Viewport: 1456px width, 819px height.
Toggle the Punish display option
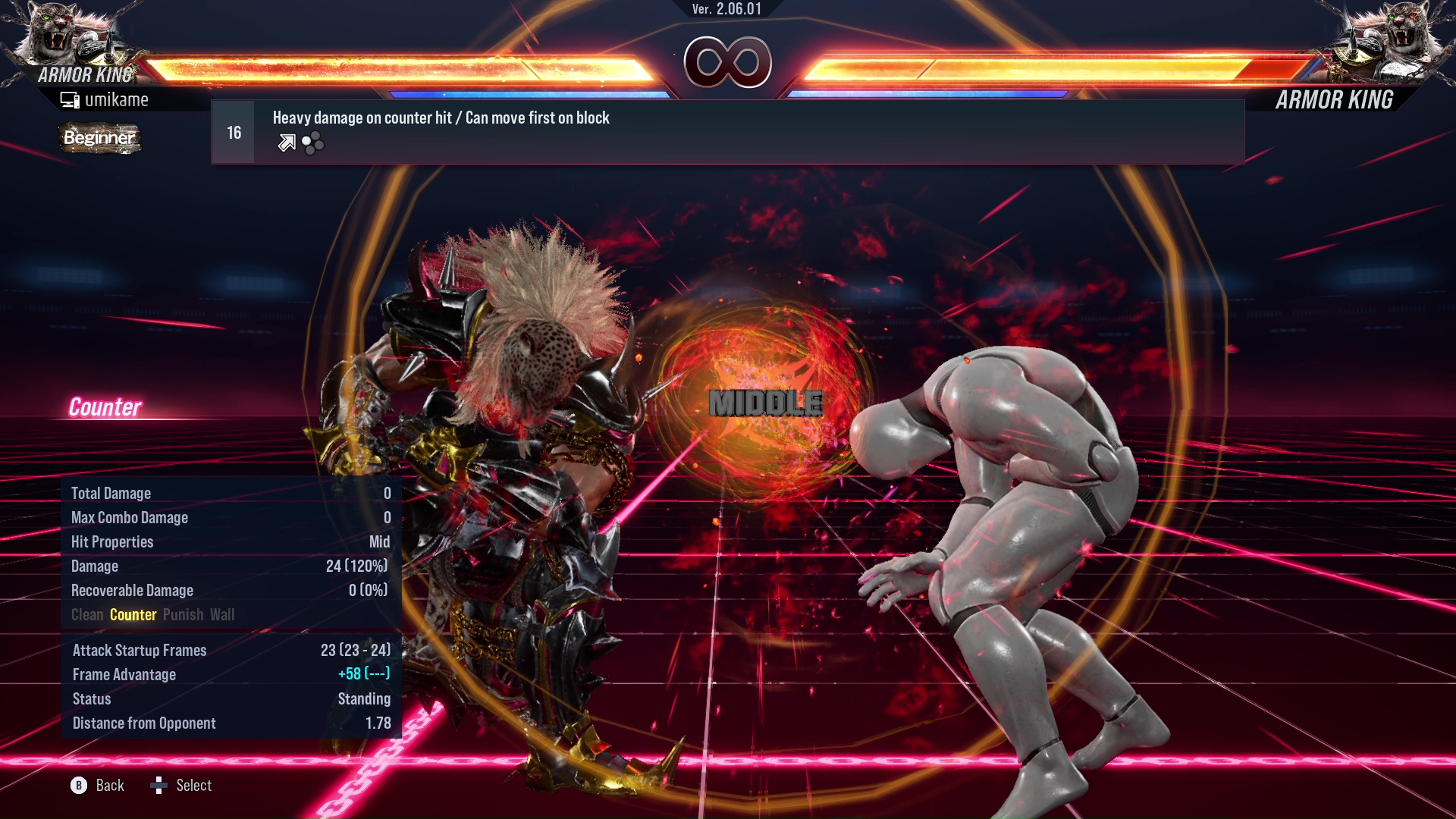coord(183,614)
